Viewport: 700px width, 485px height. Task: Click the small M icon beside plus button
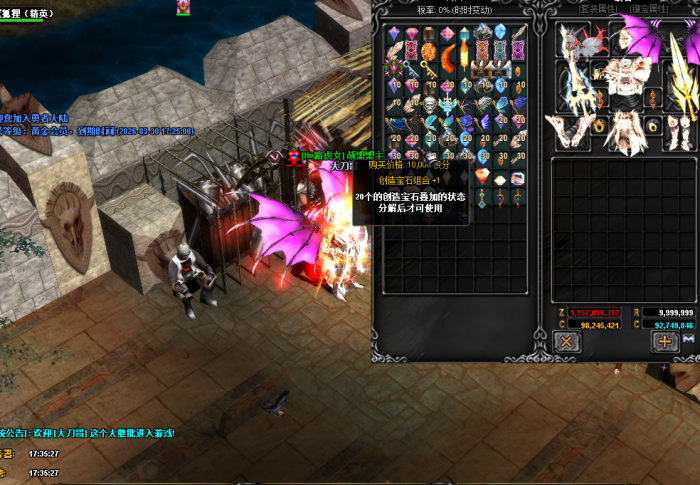pos(688,340)
